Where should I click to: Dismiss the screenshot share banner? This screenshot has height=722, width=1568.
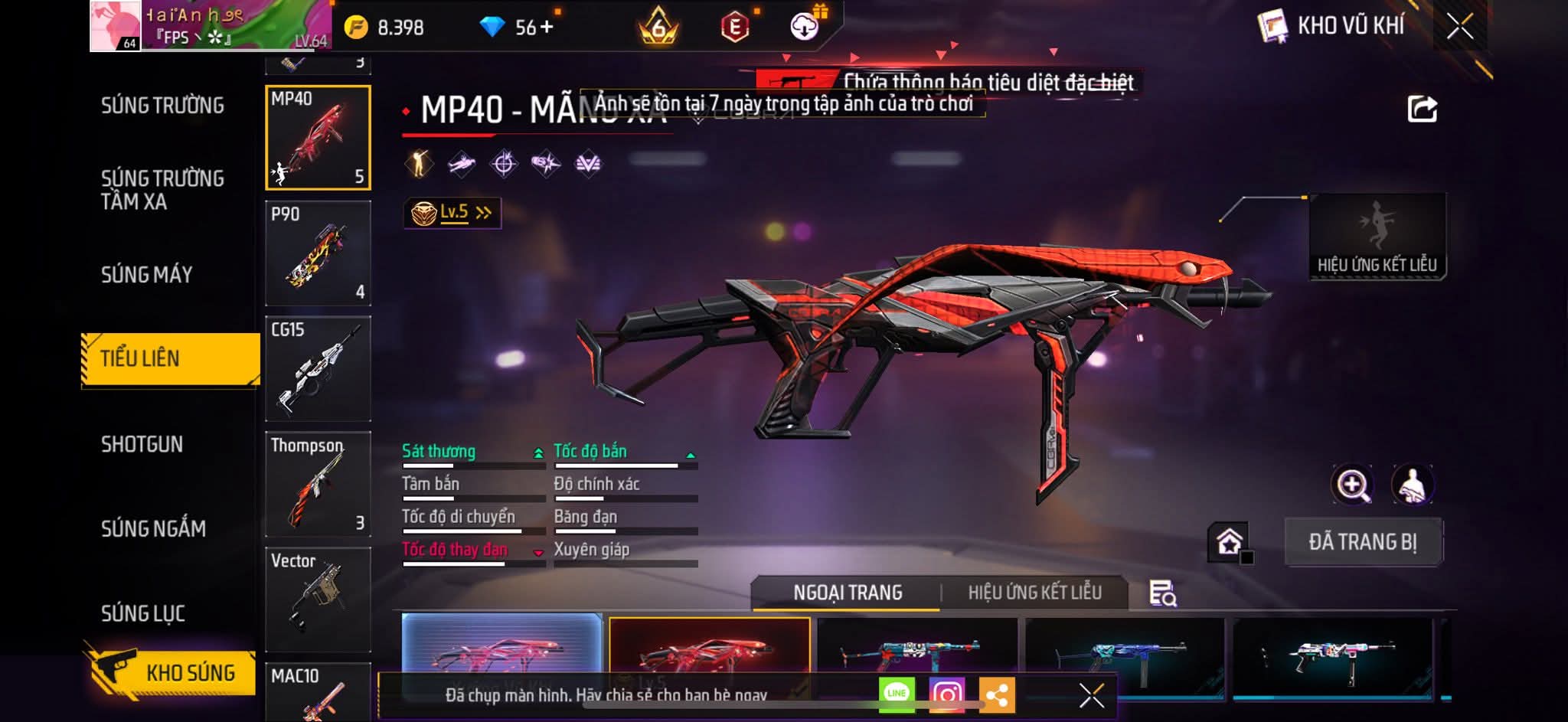(1091, 695)
